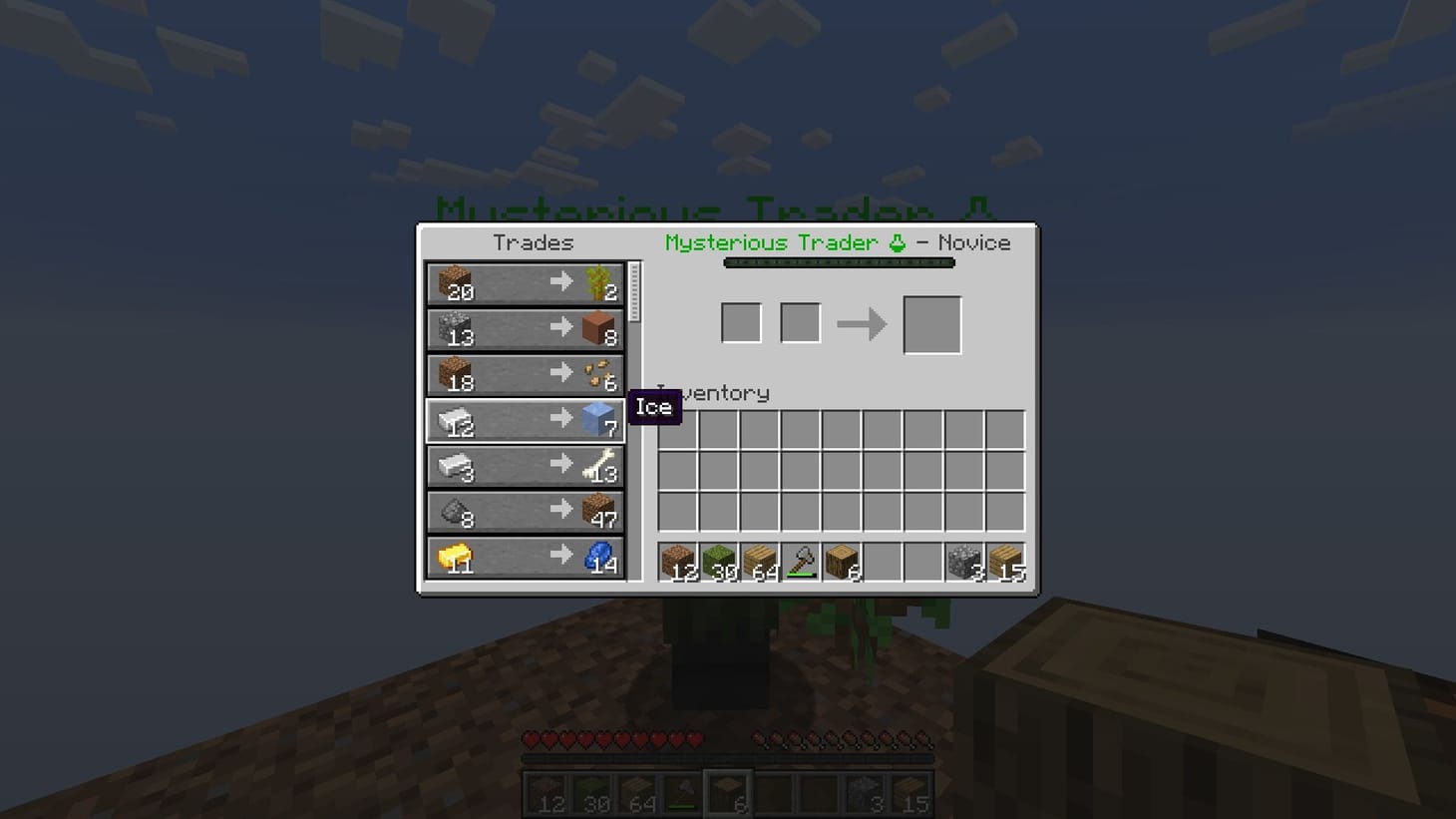
Task: Grab the enchanted axe from the hotbar
Action: pyautogui.click(x=801, y=561)
